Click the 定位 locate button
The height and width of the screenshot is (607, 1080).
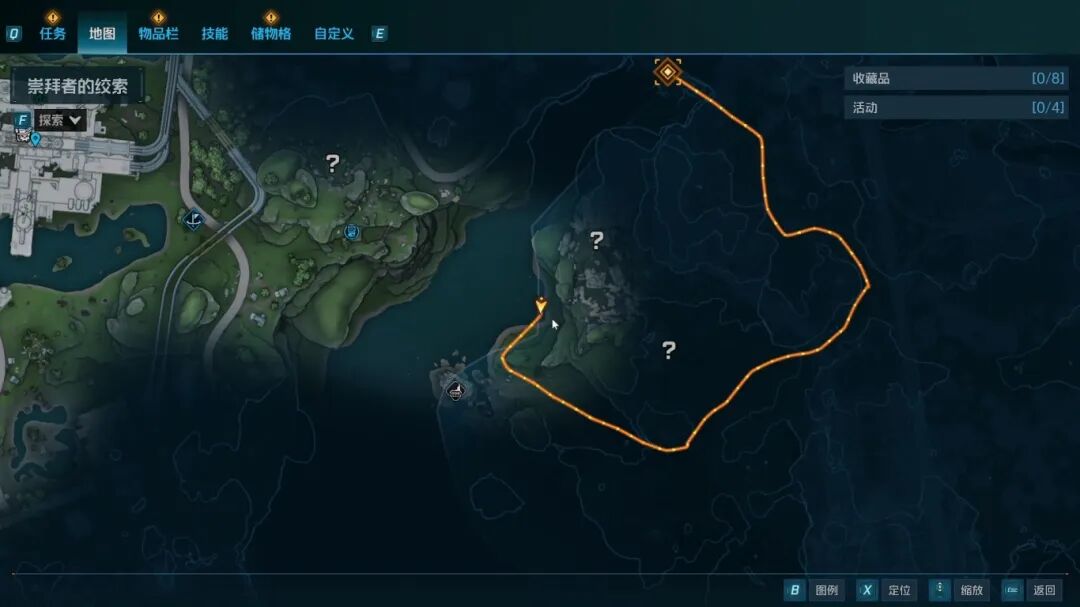[x=884, y=590]
